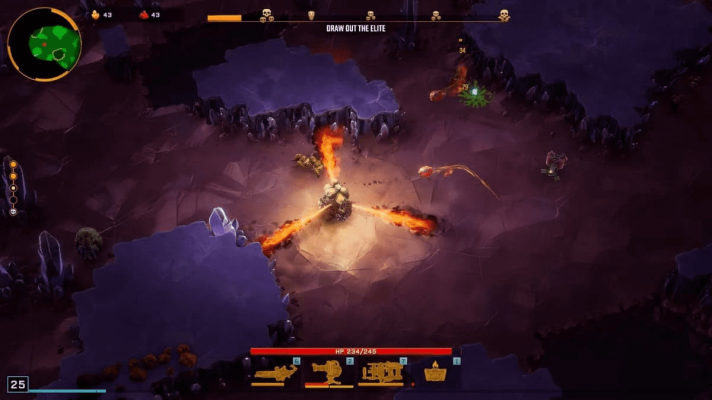The width and height of the screenshot is (712, 400).
Task: Click the red mineral resource icon
Action: point(143,15)
